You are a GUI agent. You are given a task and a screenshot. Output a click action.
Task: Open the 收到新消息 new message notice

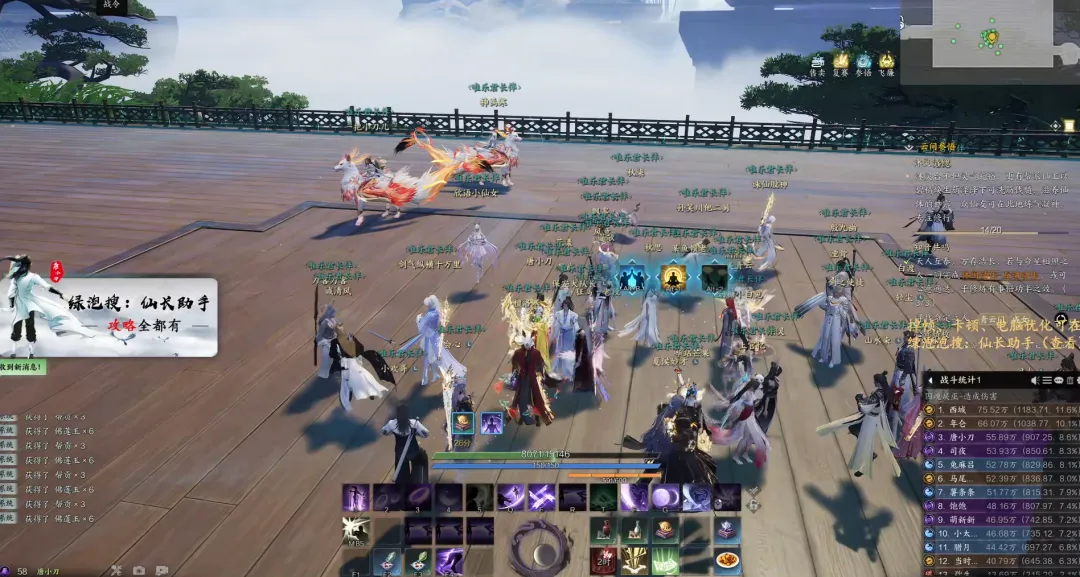22,367
